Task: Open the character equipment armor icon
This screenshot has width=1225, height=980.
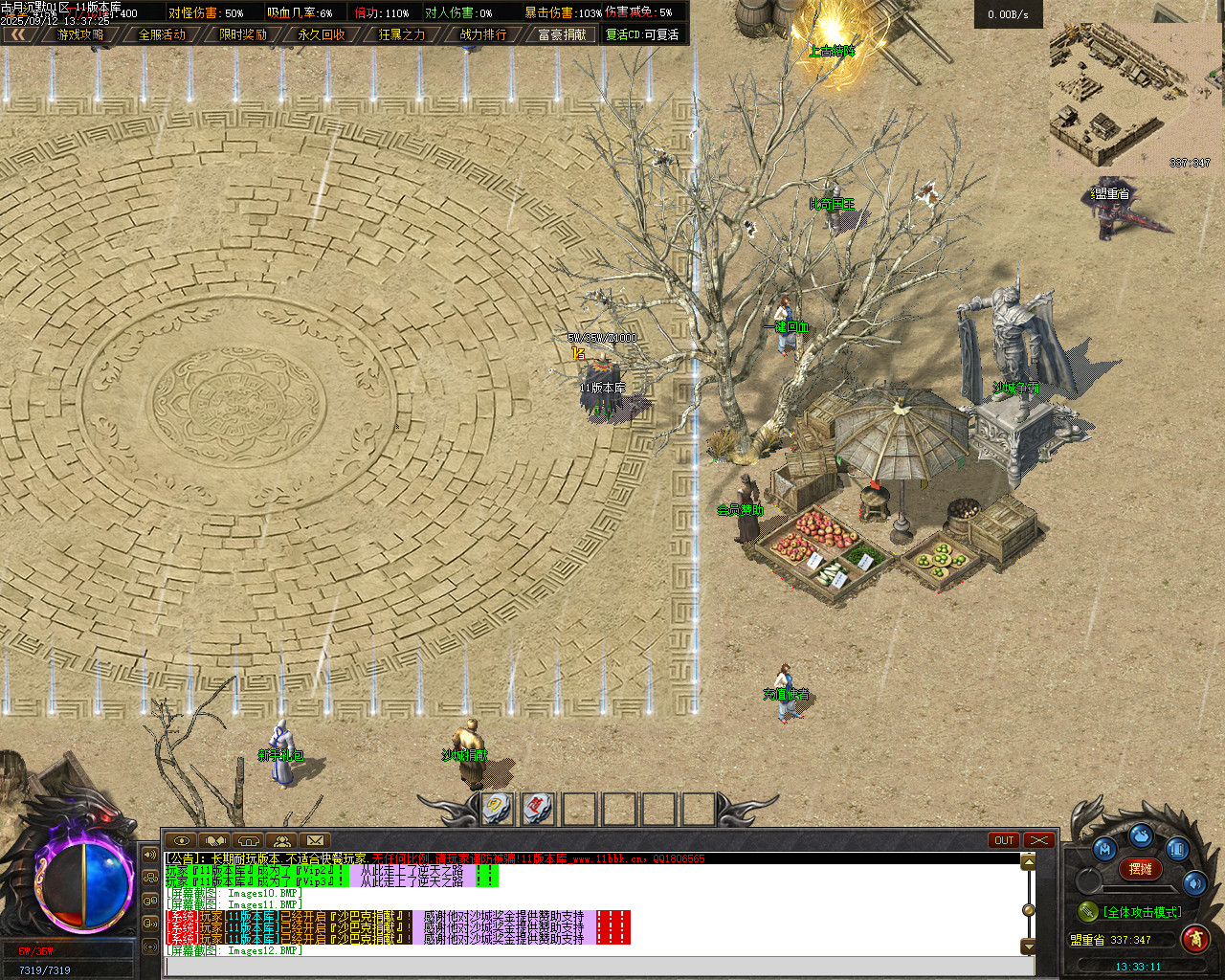Action: [1105, 849]
